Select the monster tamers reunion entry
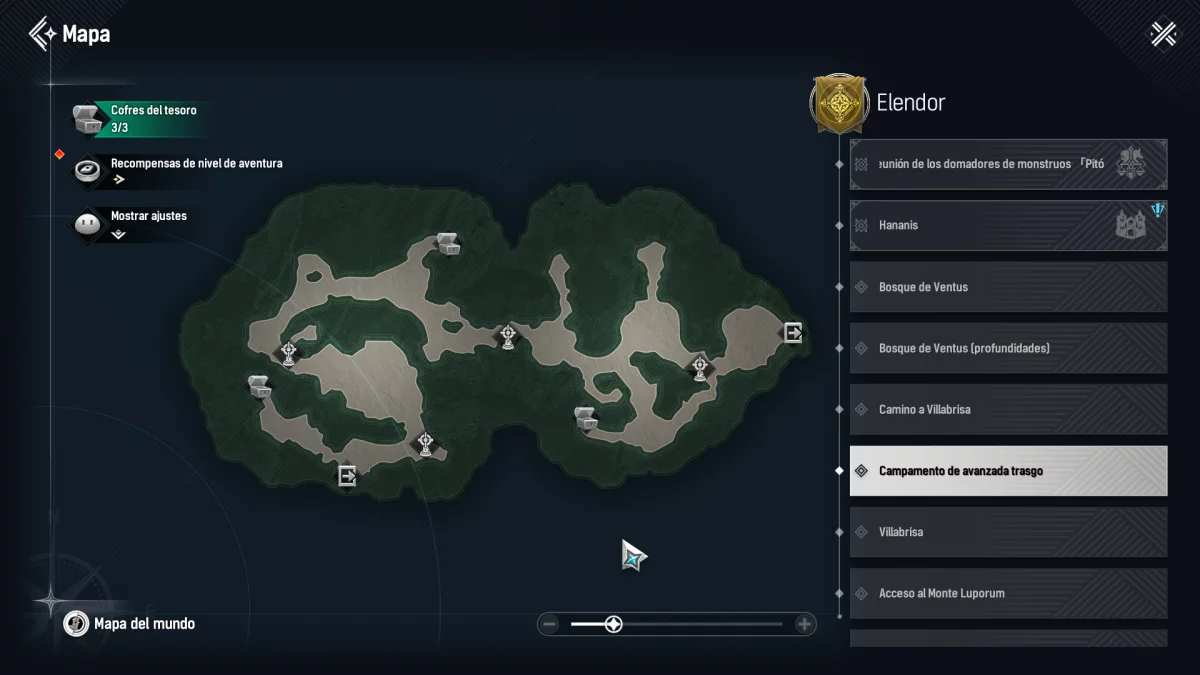 1008,164
